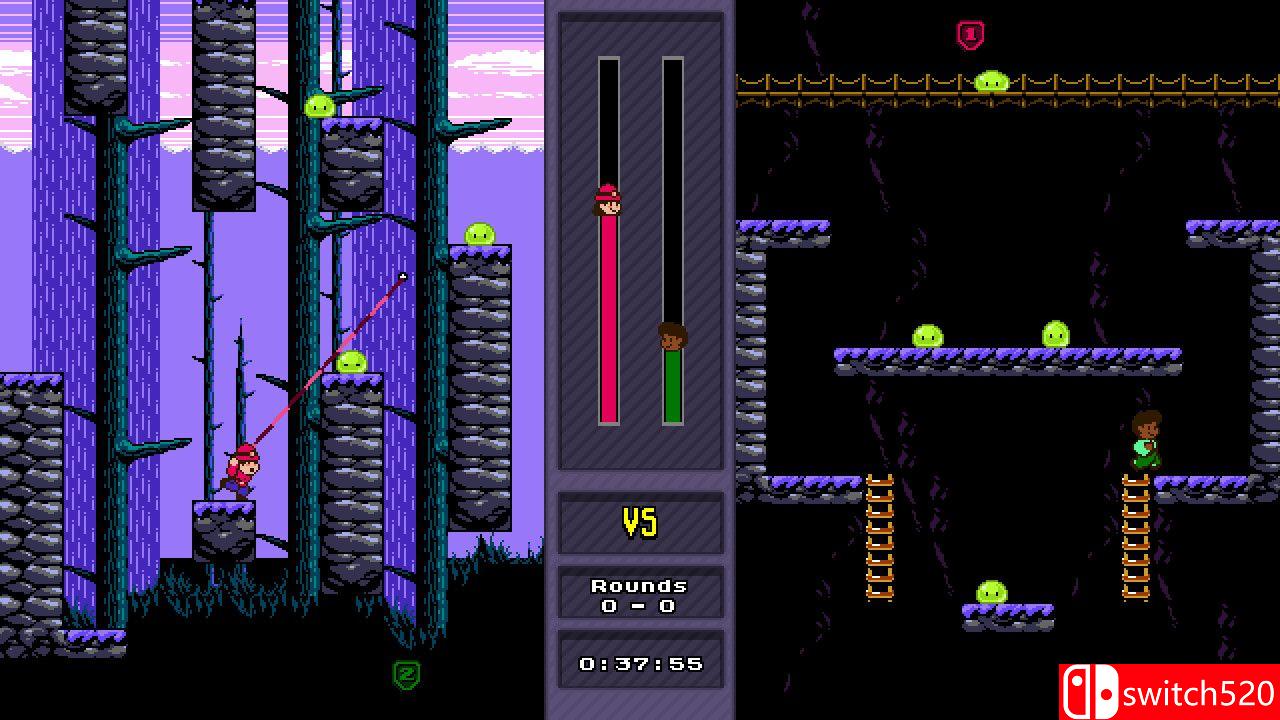Click the red player 1 shield marker
This screenshot has width=1280, height=720.
coord(970,35)
